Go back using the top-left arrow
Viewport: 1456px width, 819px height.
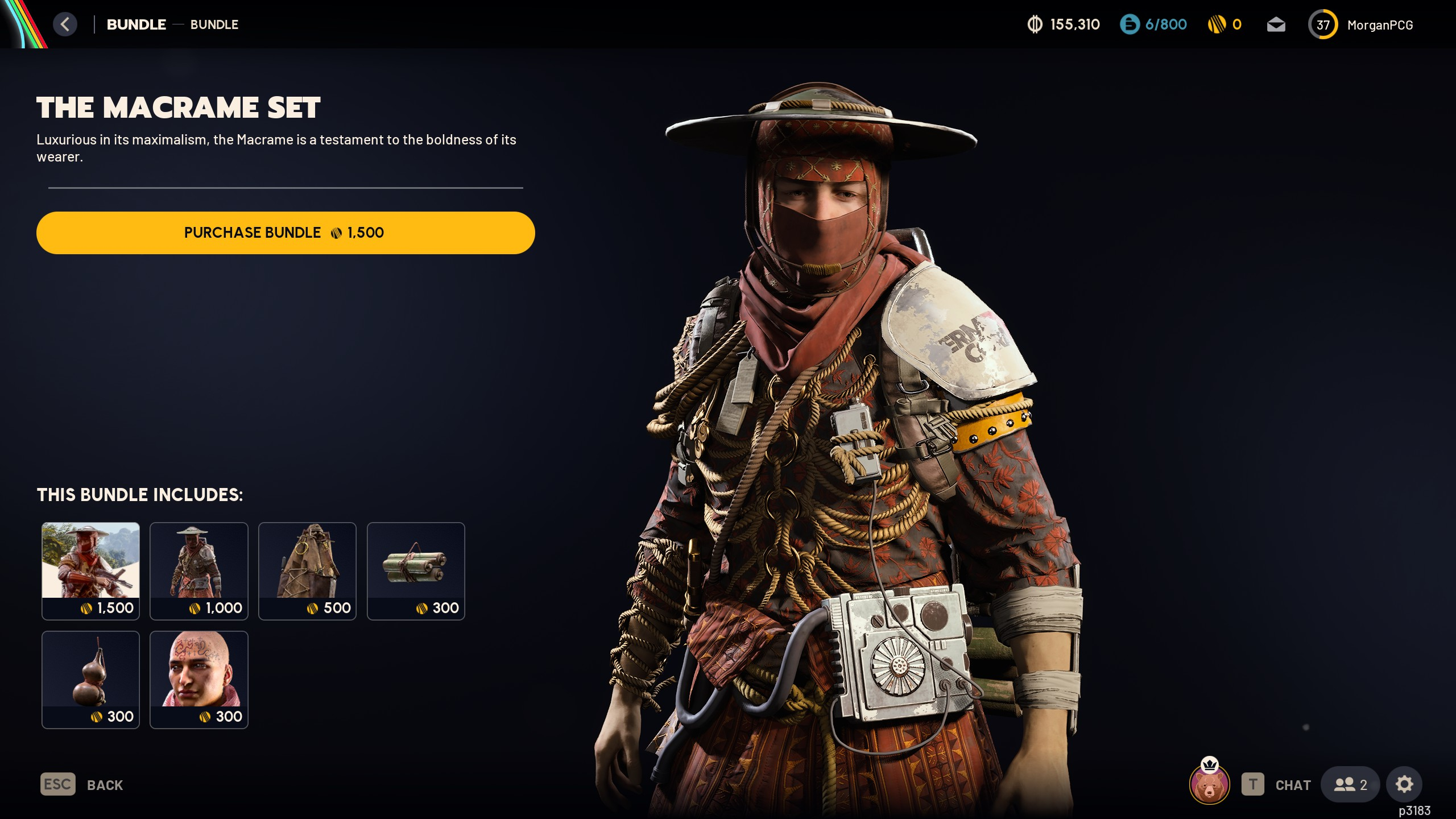point(65,24)
